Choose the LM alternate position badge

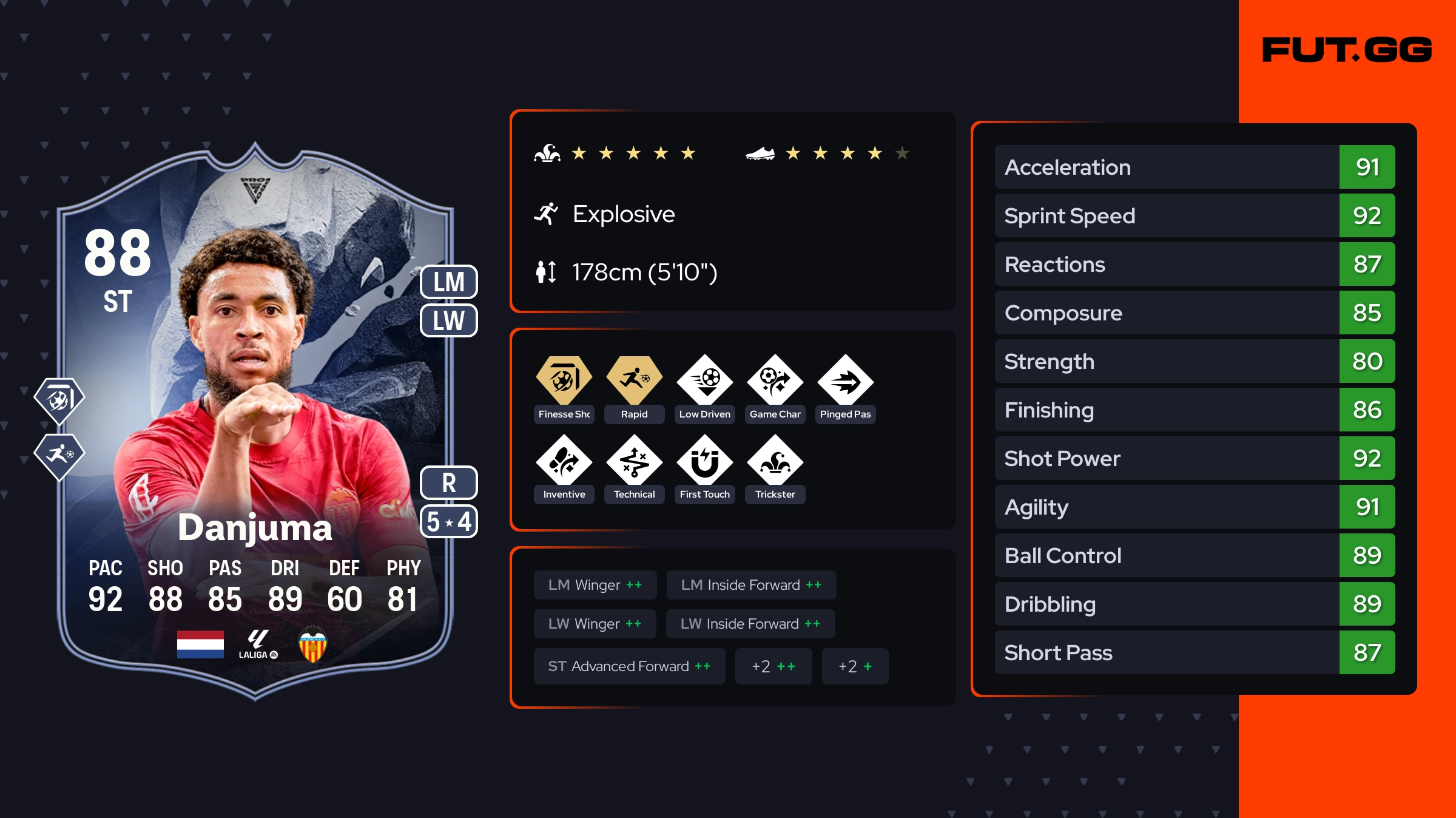(449, 282)
